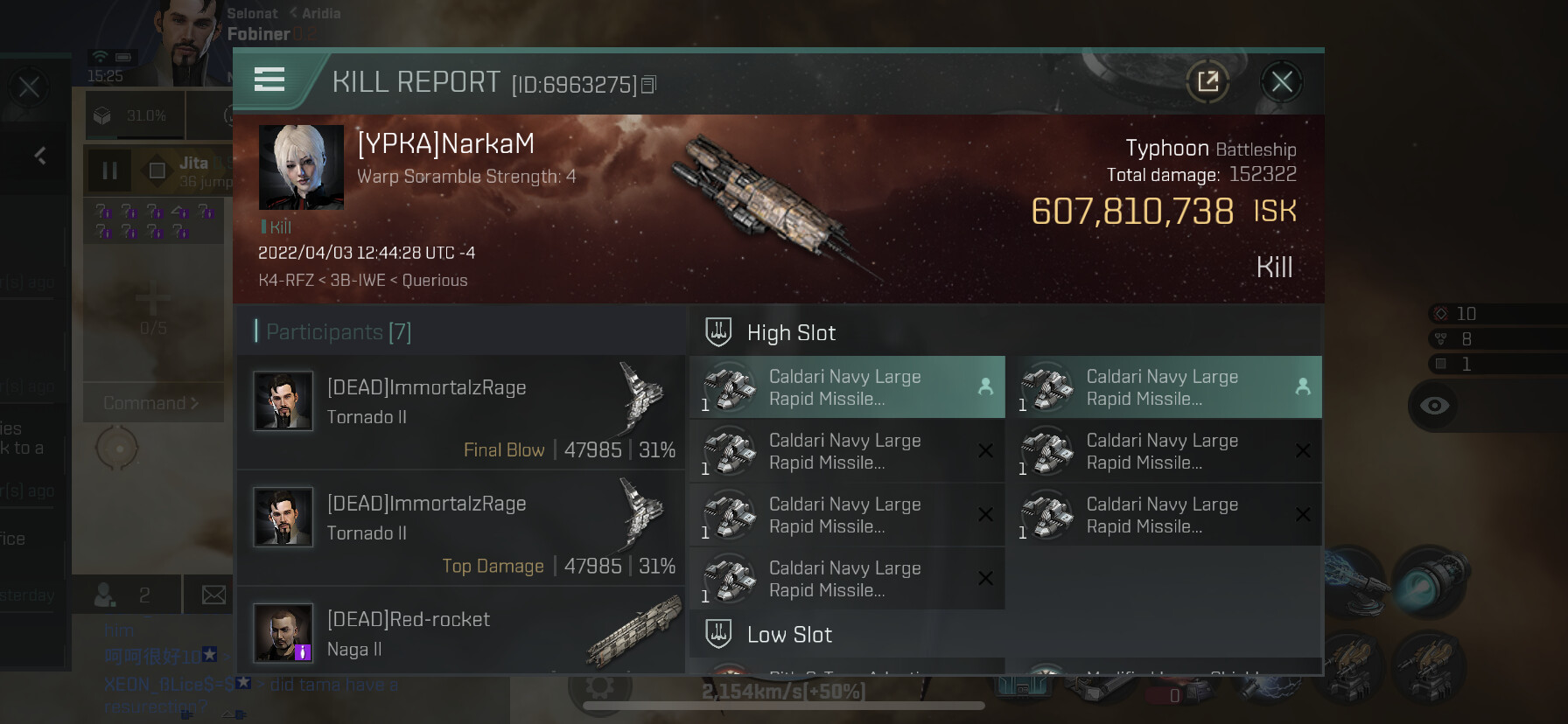
Task: Collapse the panel with the back arrow
Action: [40, 156]
